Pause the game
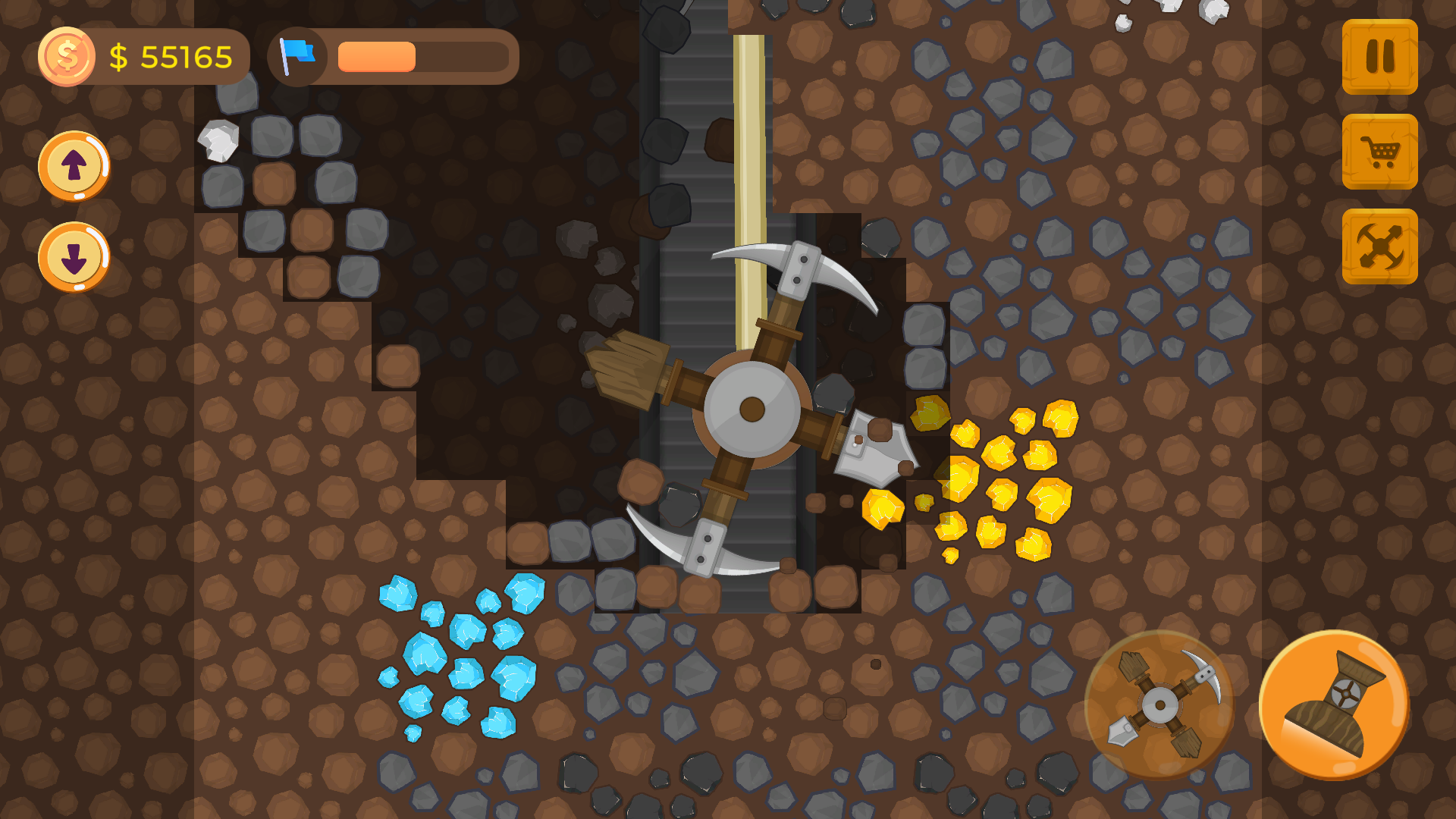1456x819 pixels. click(x=1380, y=59)
